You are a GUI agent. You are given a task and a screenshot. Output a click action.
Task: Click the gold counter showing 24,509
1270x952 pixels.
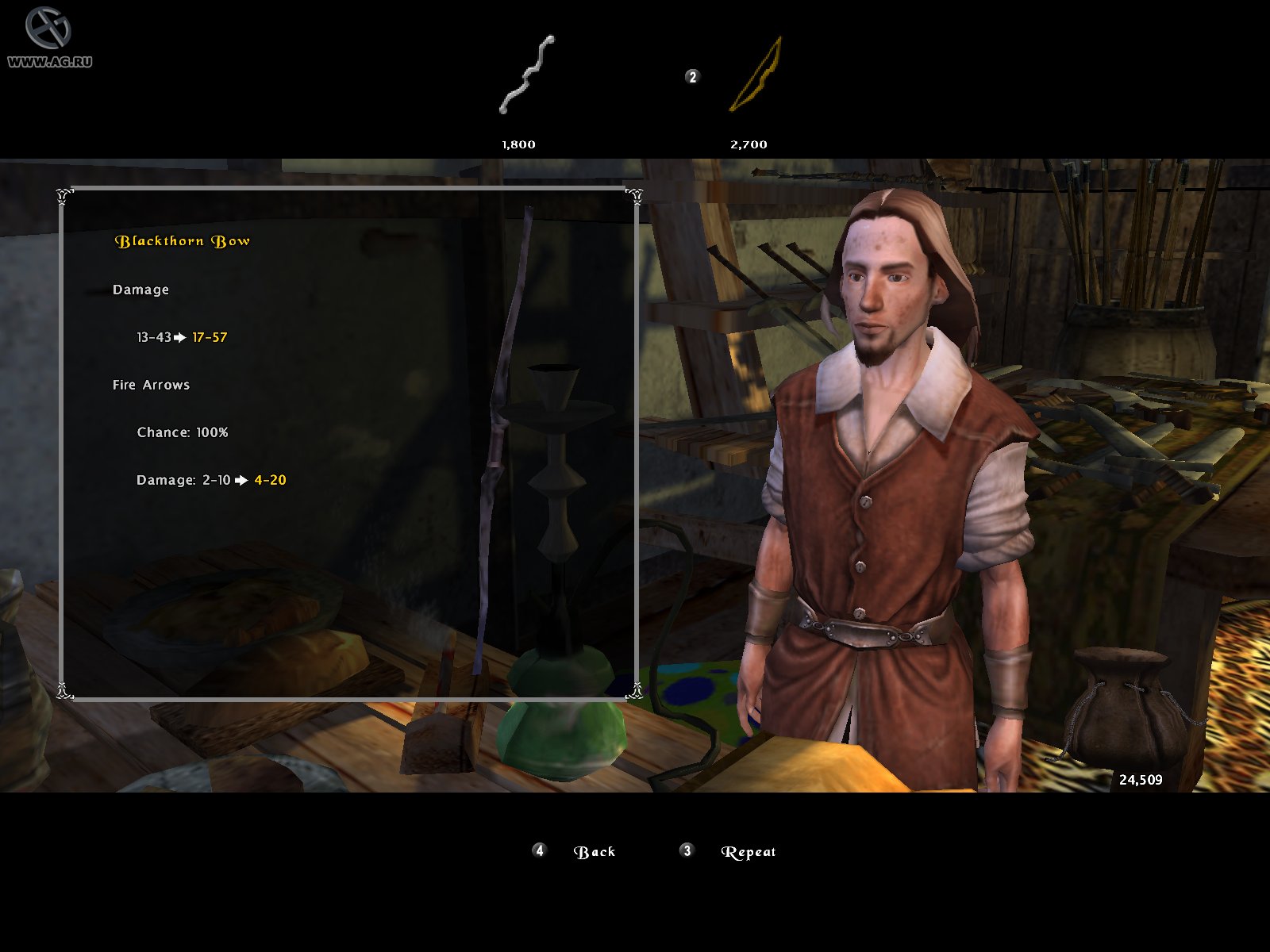1141,779
